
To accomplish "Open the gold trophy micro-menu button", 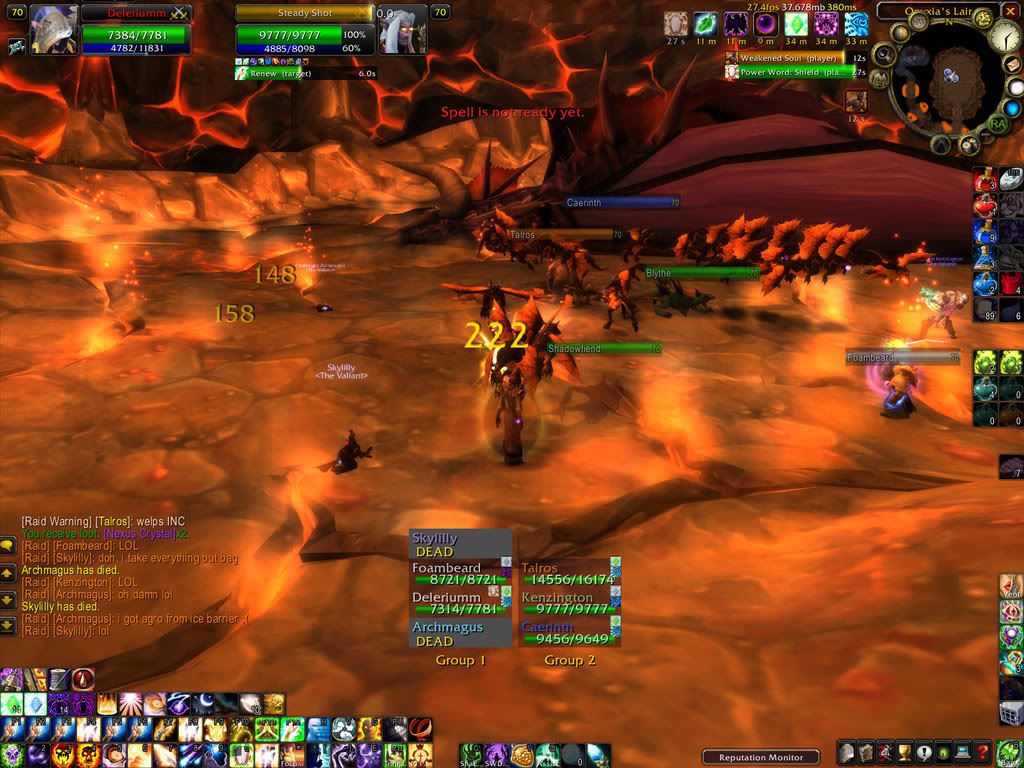I will [904, 753].
